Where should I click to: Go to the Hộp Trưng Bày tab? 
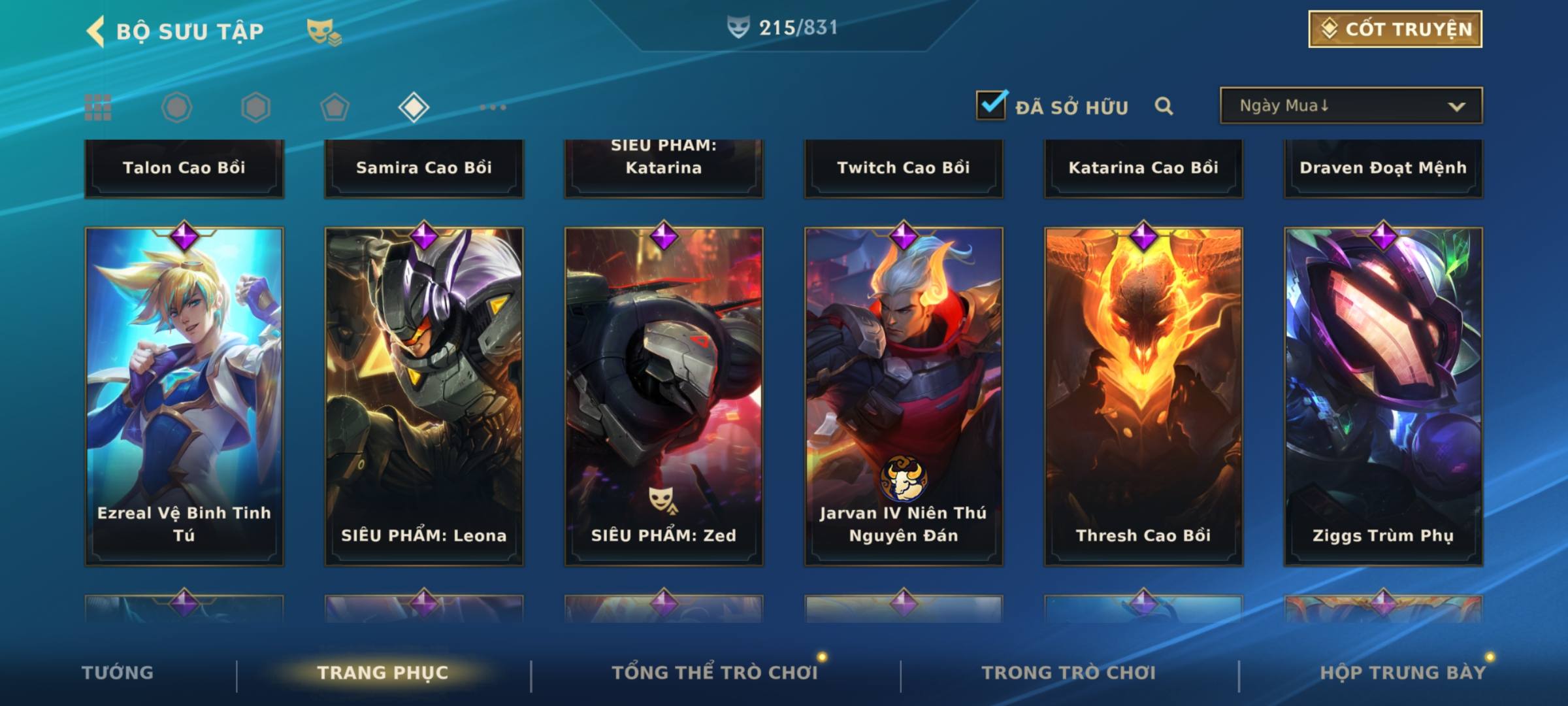pyautogui.click(x=1403, y=673)
